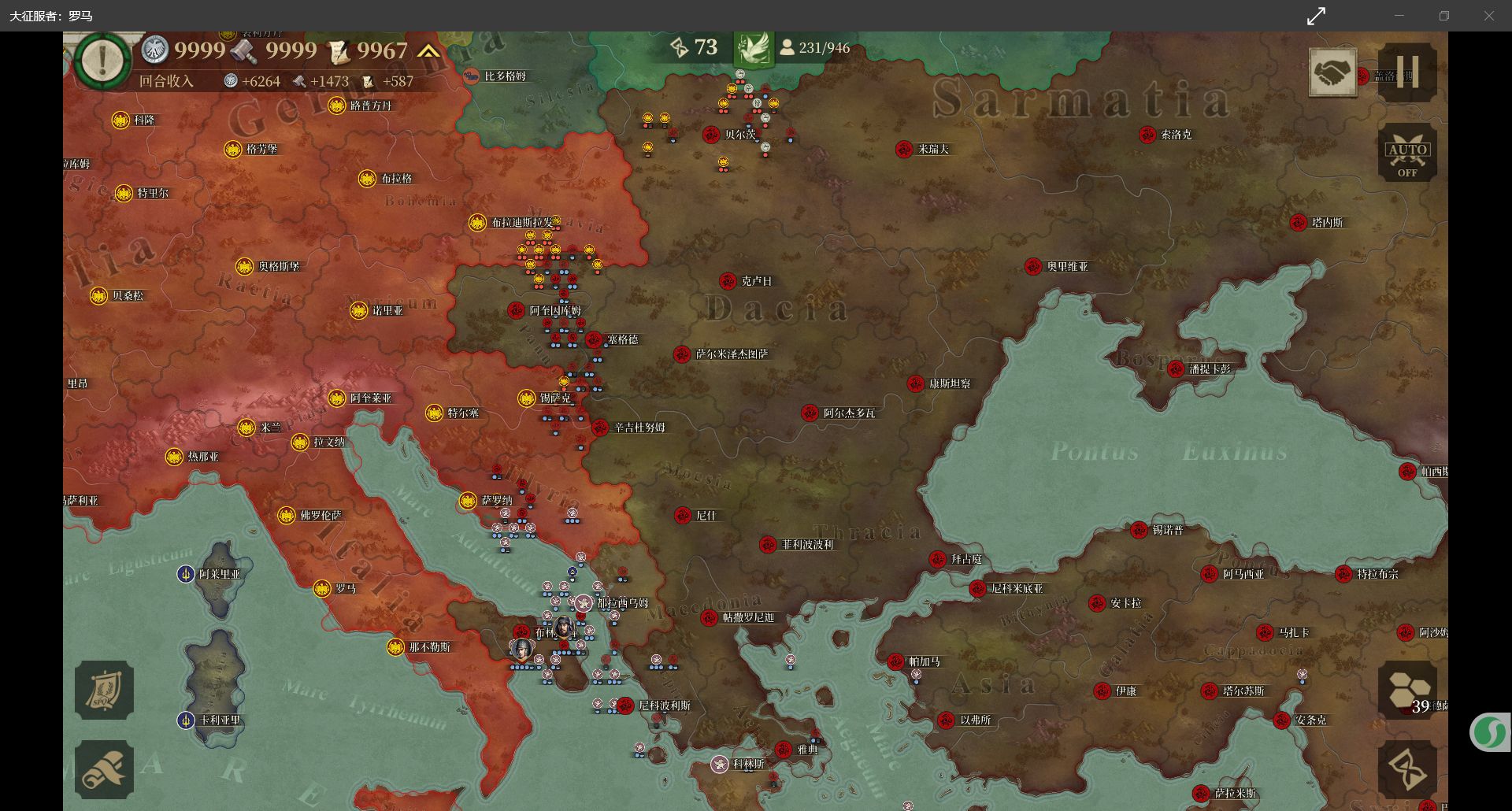Minimize the game window

pyautogui.click(x=1399, y=16)
